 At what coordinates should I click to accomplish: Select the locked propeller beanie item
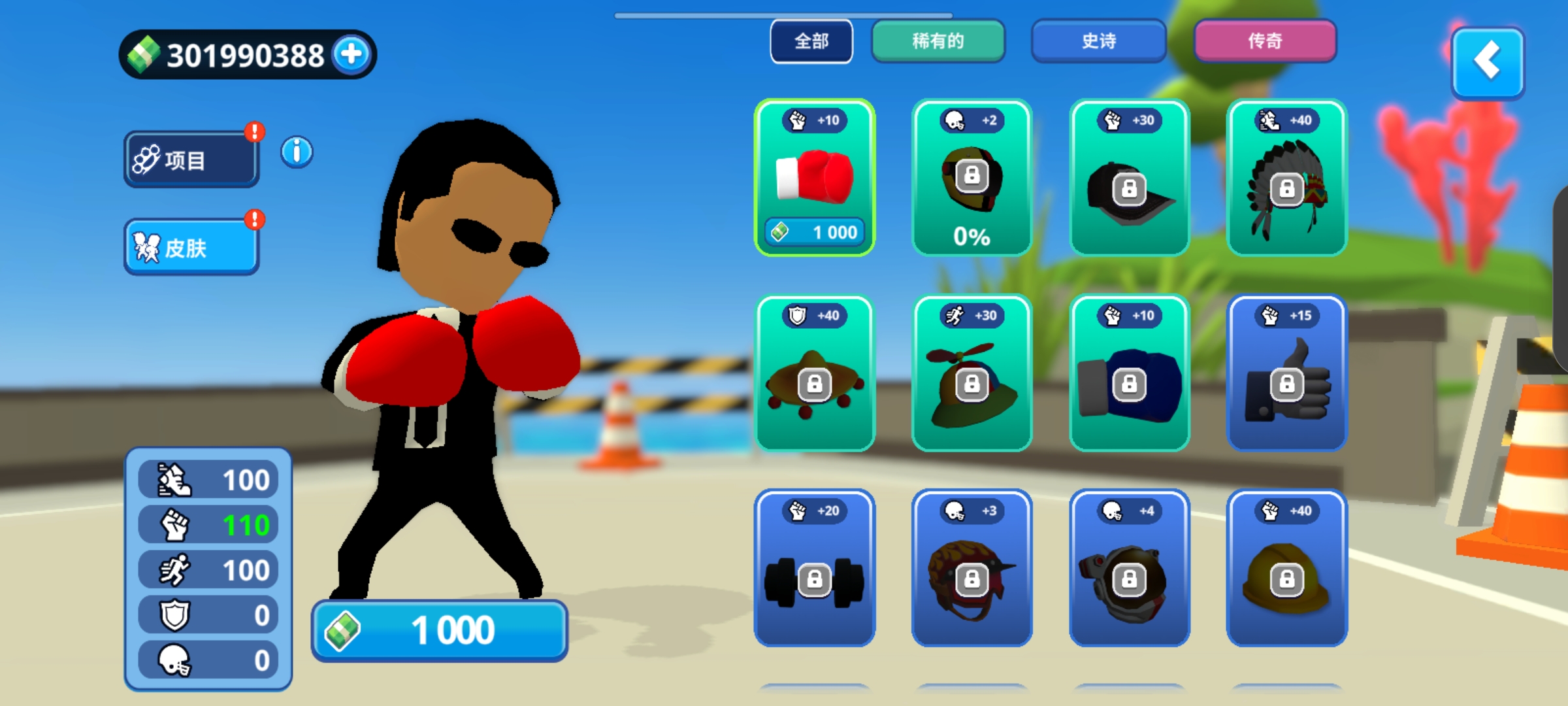click(972, 373)
